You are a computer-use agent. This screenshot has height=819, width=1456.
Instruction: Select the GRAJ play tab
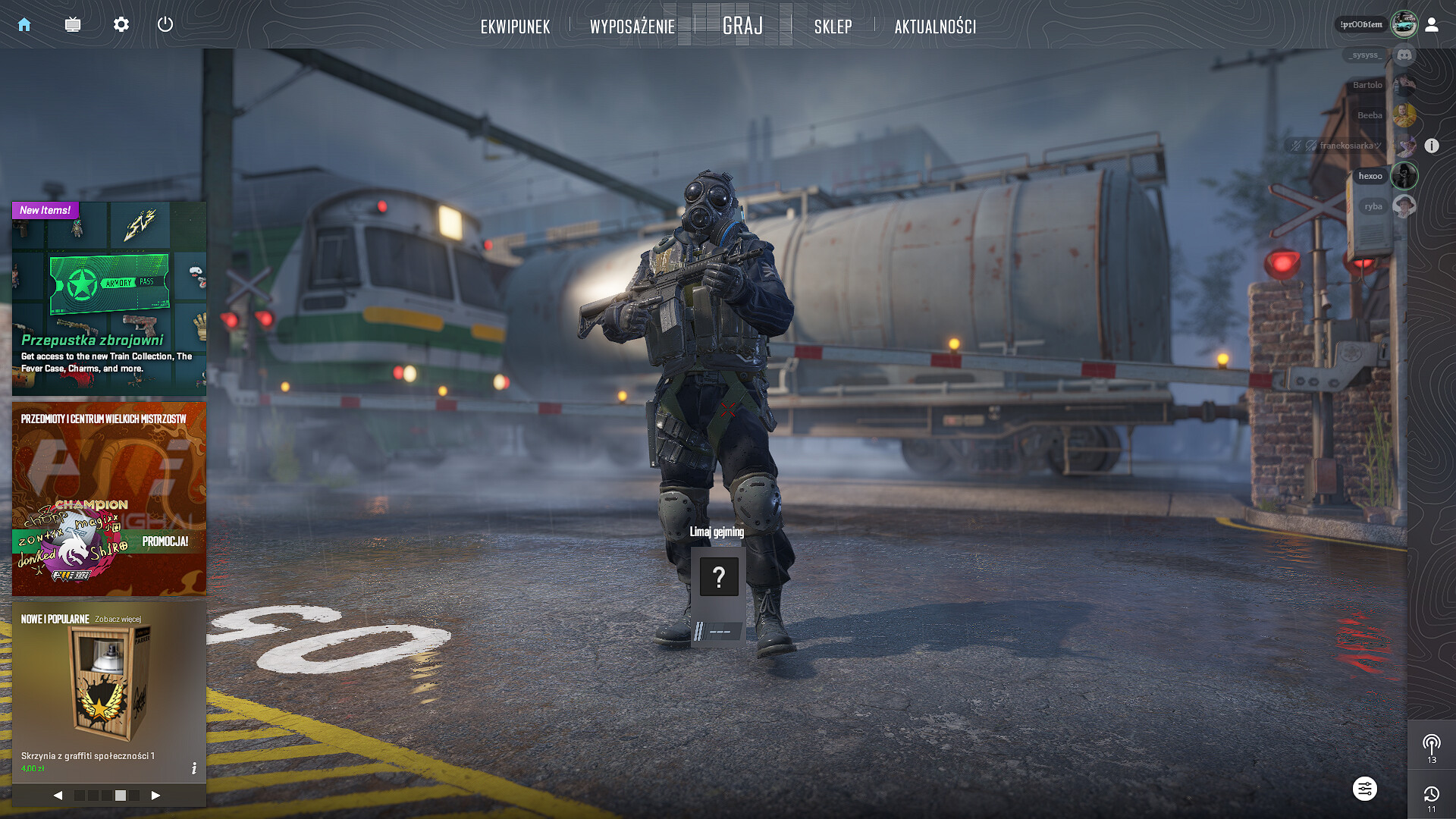[x=742, y=26]
